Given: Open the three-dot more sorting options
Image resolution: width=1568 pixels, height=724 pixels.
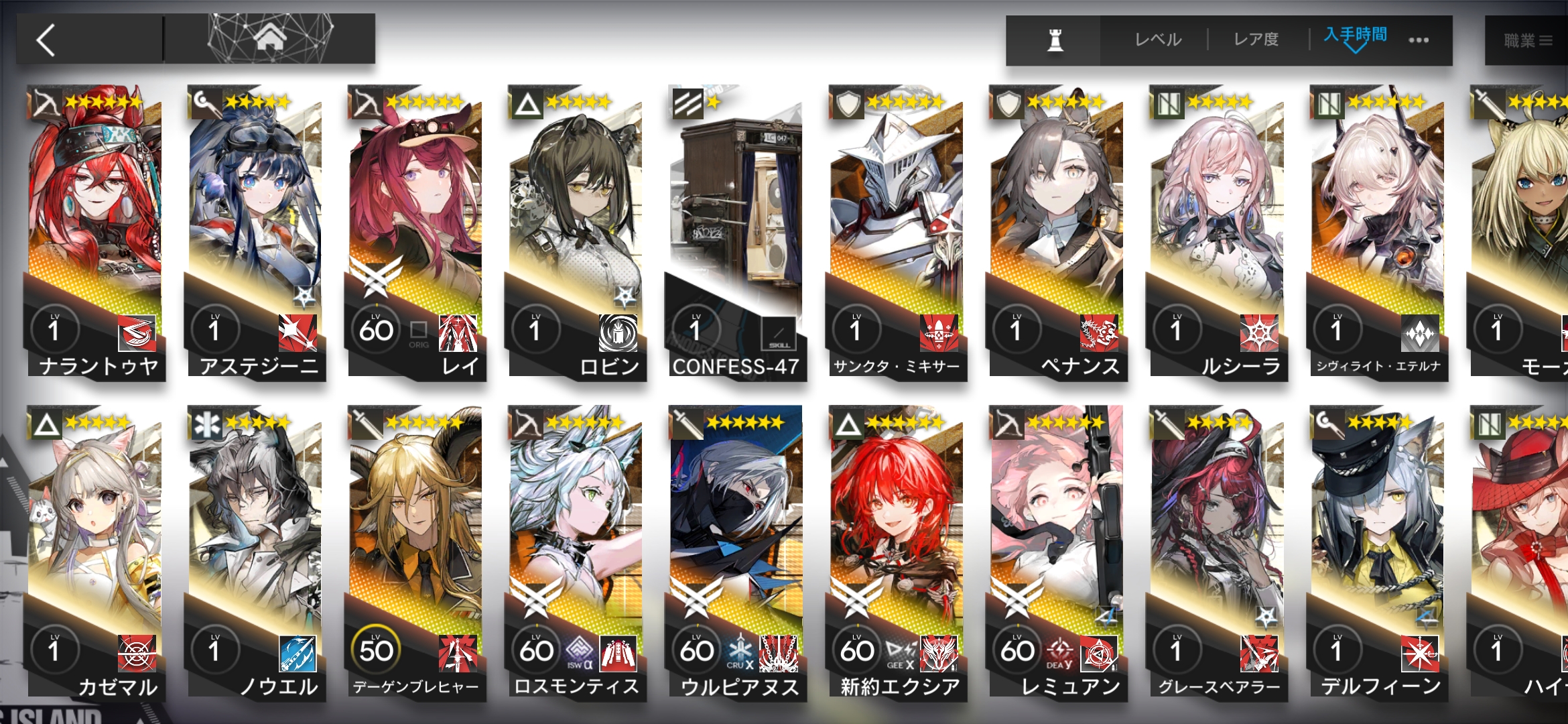Looking at the screenshot, I should (1419, 40).
